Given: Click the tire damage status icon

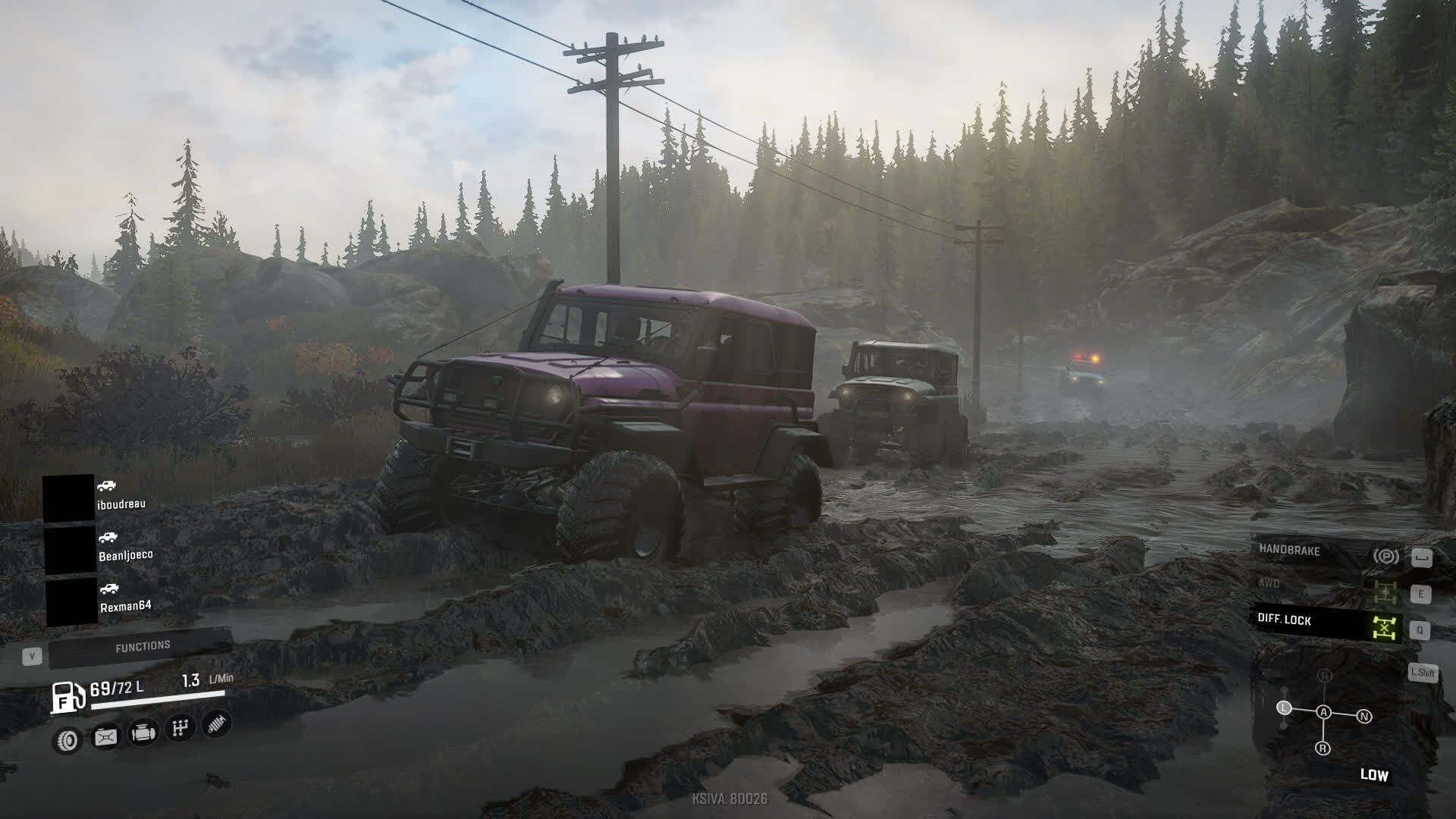Looking at the screenshot, I should (x=68, y=740).
